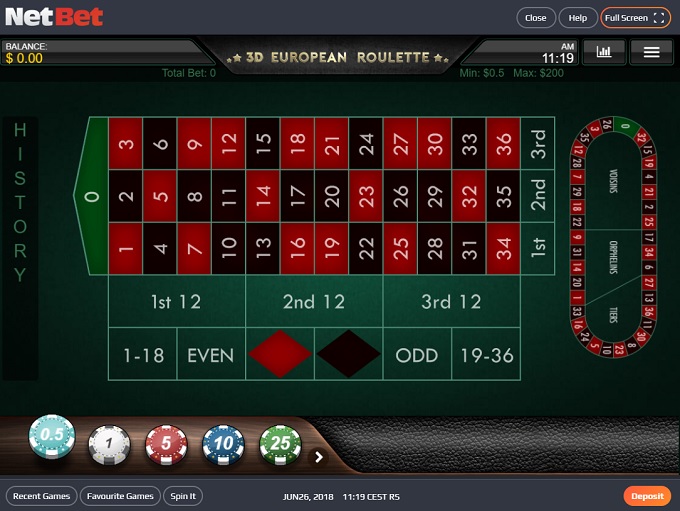This screenshot has width=680, height=511.
Task: Show more chips with the arrow
Action: (319, 457)
